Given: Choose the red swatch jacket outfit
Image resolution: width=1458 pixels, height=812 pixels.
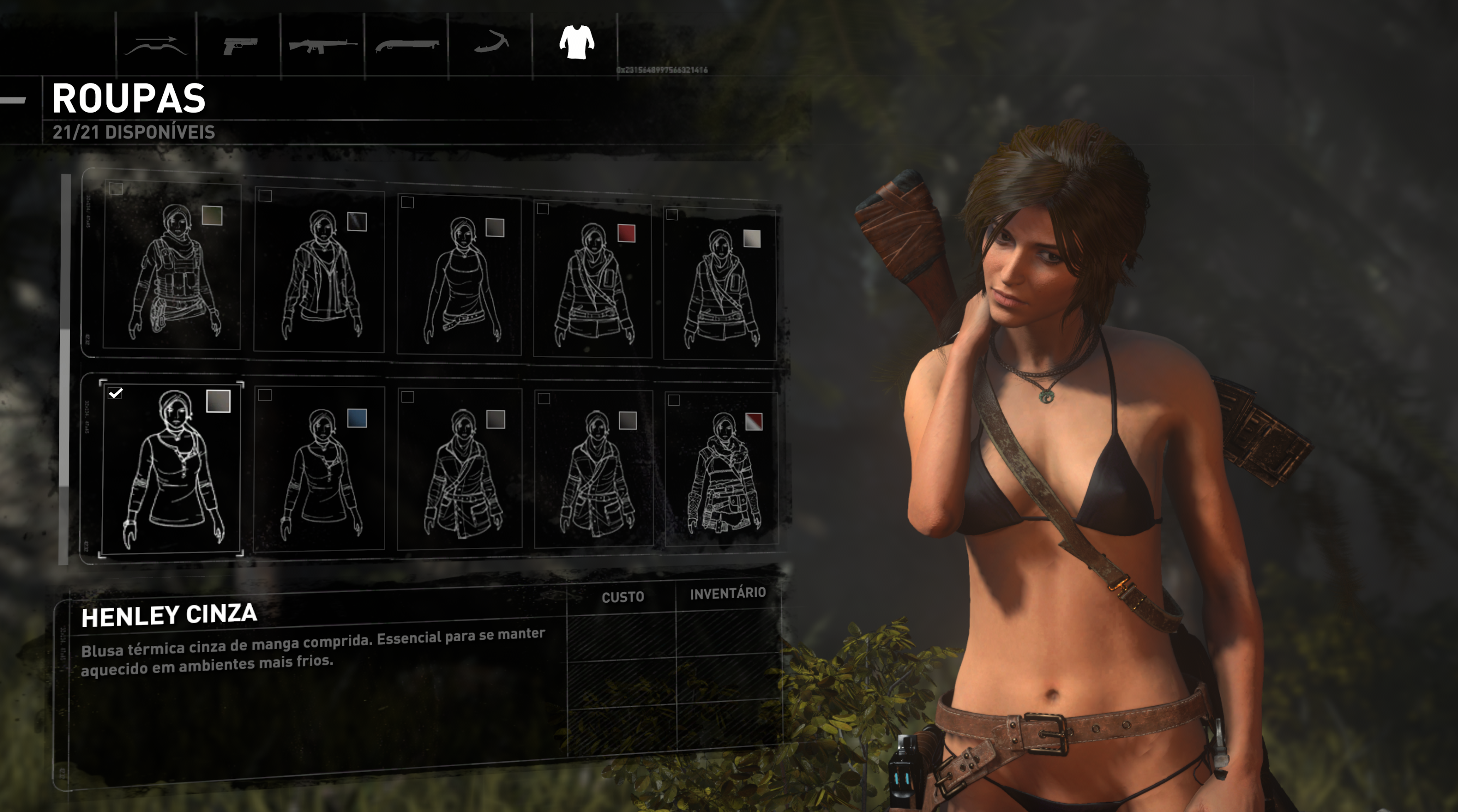Looking at the screenshot, I should coord(593,280).
